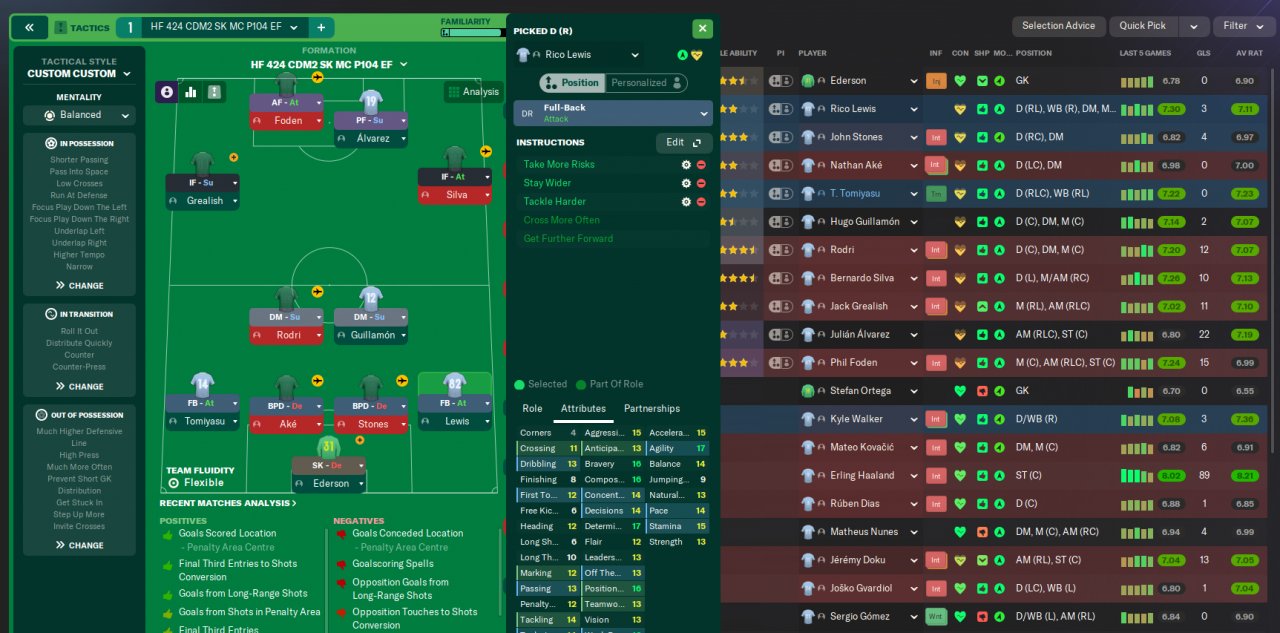Open the Custom Custom tactical style dropdown
1280x633 pixels.
pyautogui.click(x=79, y=74)
